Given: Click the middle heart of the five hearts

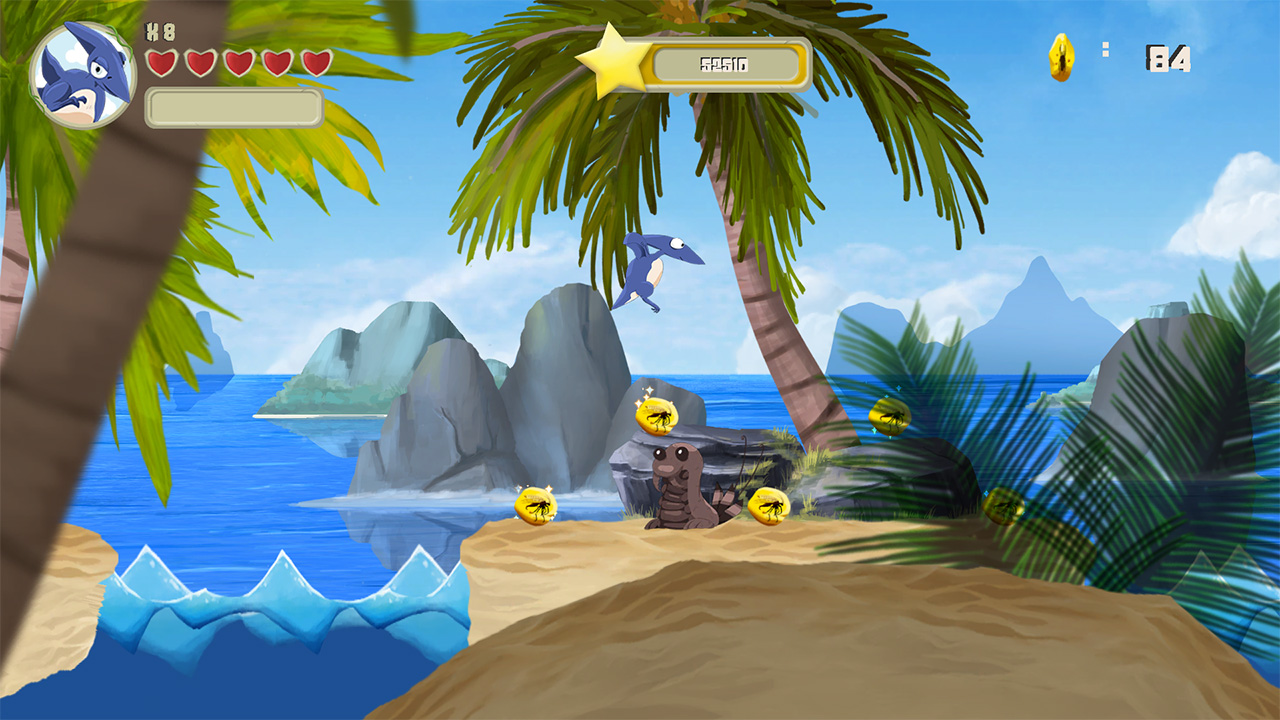Looking at the screenshot, I should (x=238, y=63).
